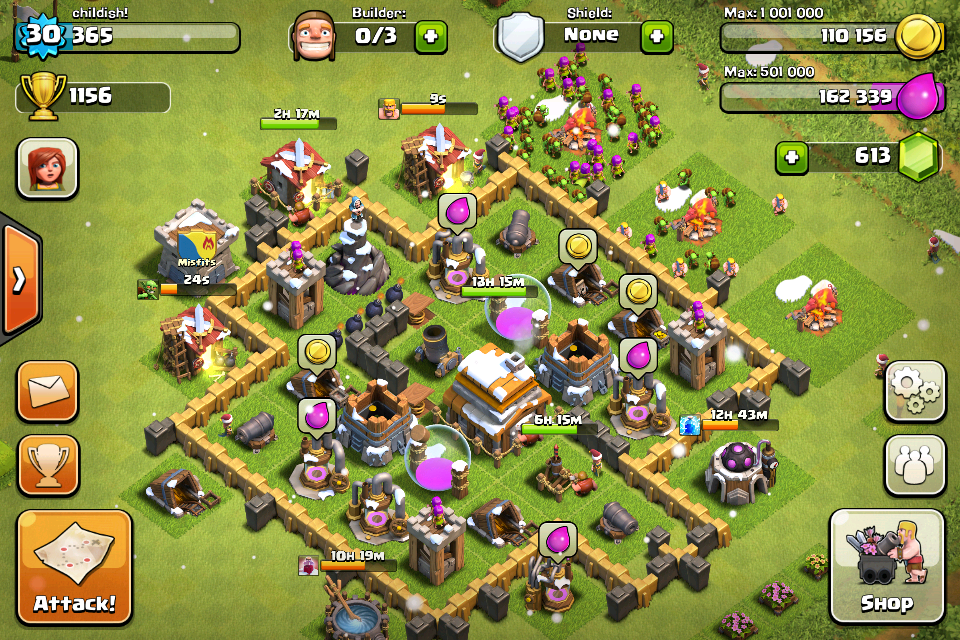Image resolution: width=960 pixels, height=640 pixels.
Task: Expand the orange side arrow tab
Action: coord(19,279)
